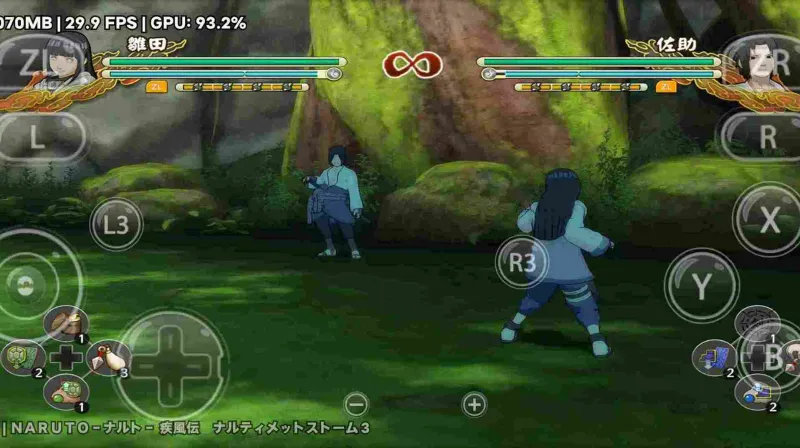
Task: Tap the large virtual D-pad
Action: (x=170, y=363)
